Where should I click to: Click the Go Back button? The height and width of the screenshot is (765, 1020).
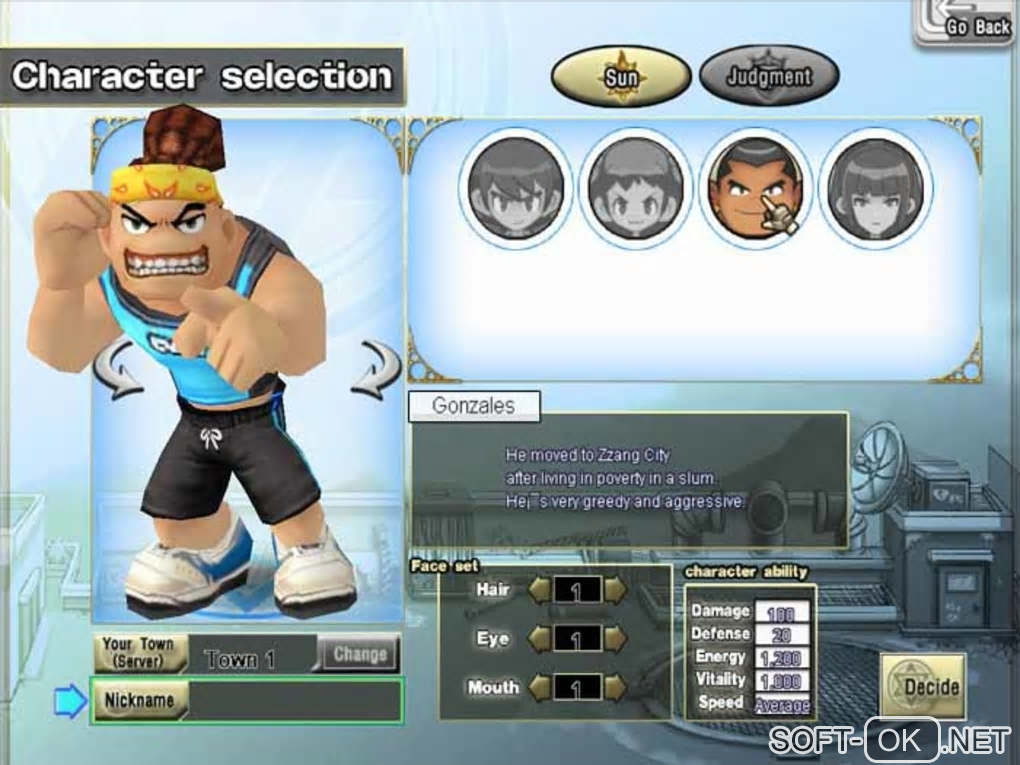[966, 24]
